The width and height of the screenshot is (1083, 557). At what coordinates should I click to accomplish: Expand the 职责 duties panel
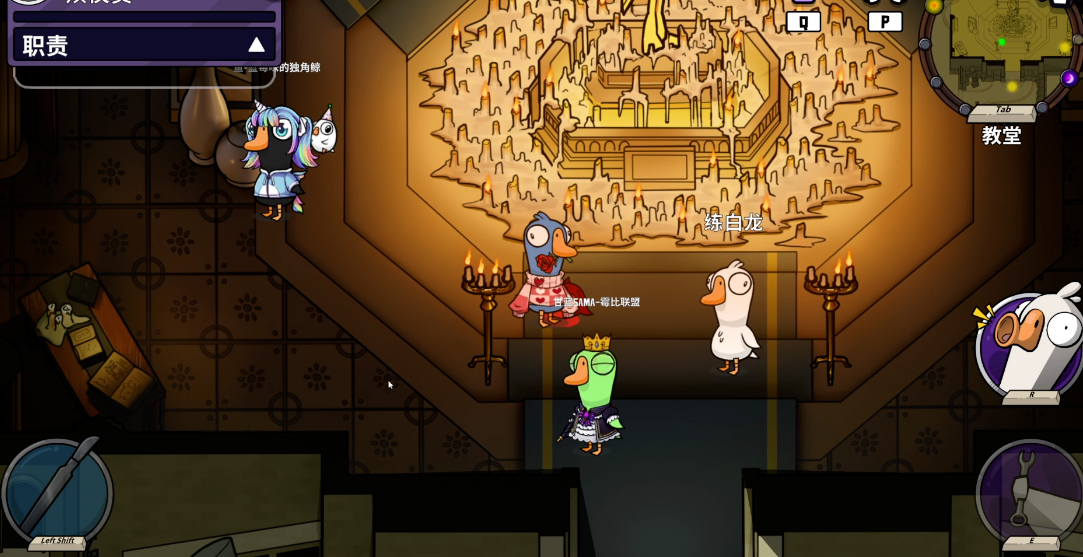[256, 45]
